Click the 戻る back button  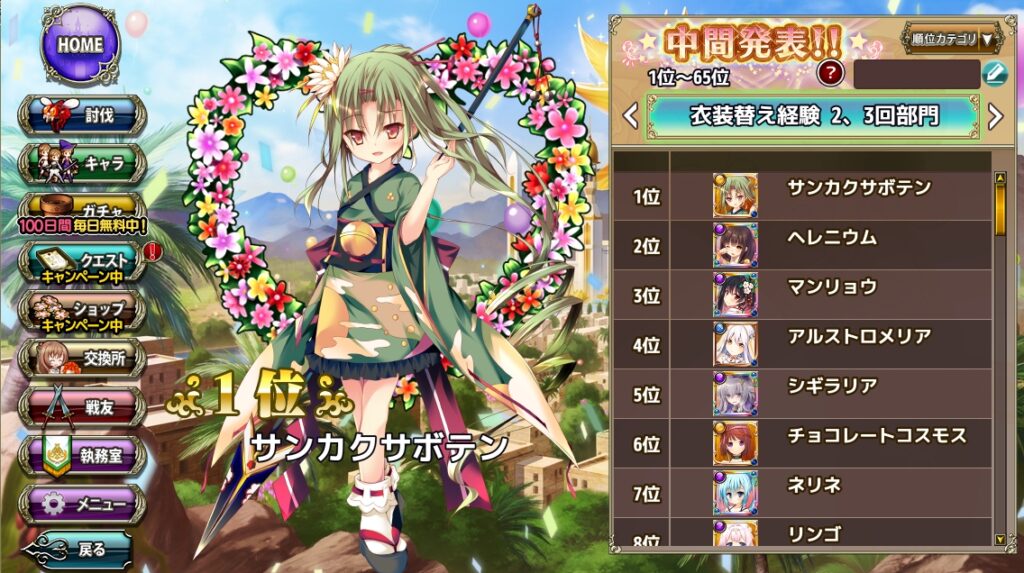click(x=82, y=550)
